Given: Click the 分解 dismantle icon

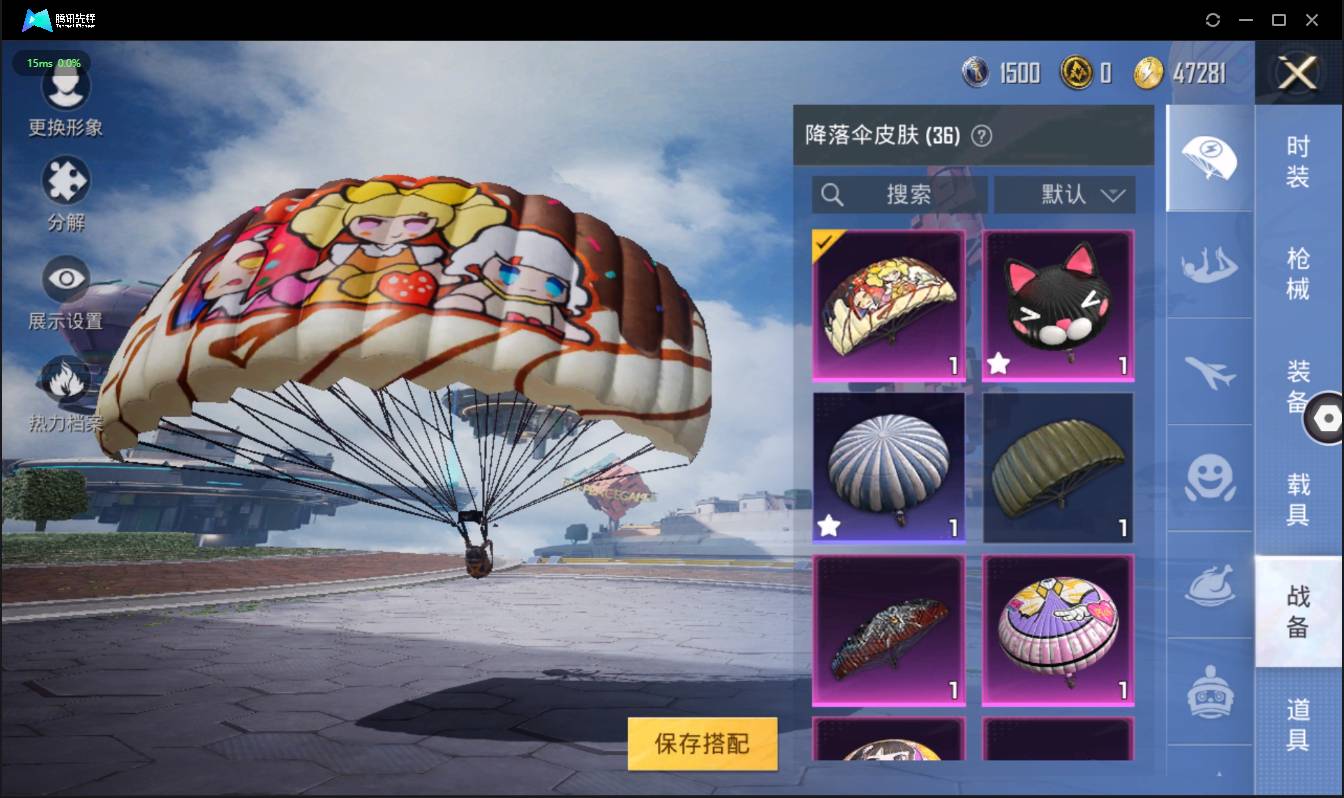Looking at the screenshot, I should (65, 185).
